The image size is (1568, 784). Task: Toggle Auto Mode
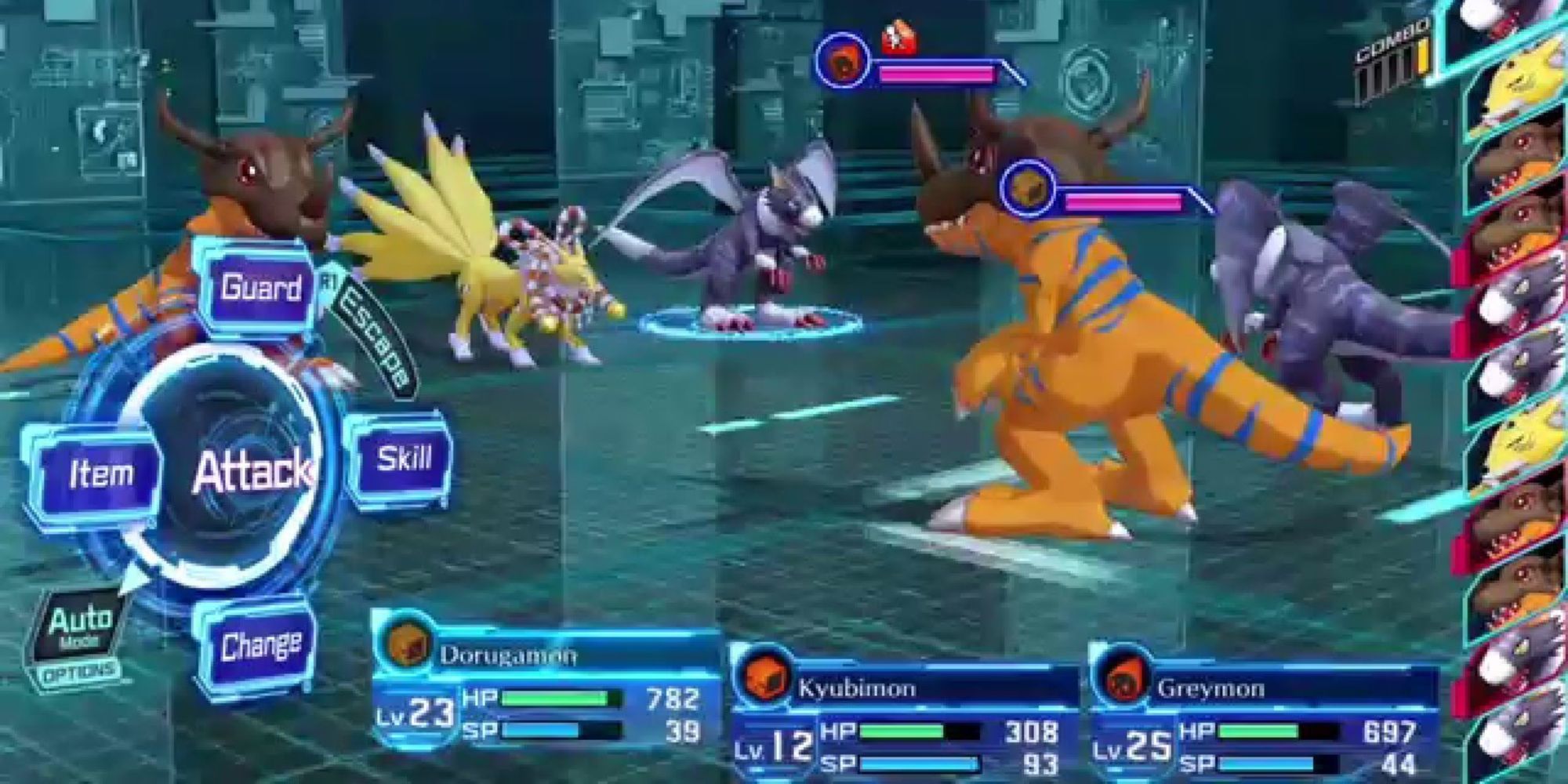coord(80,626)
